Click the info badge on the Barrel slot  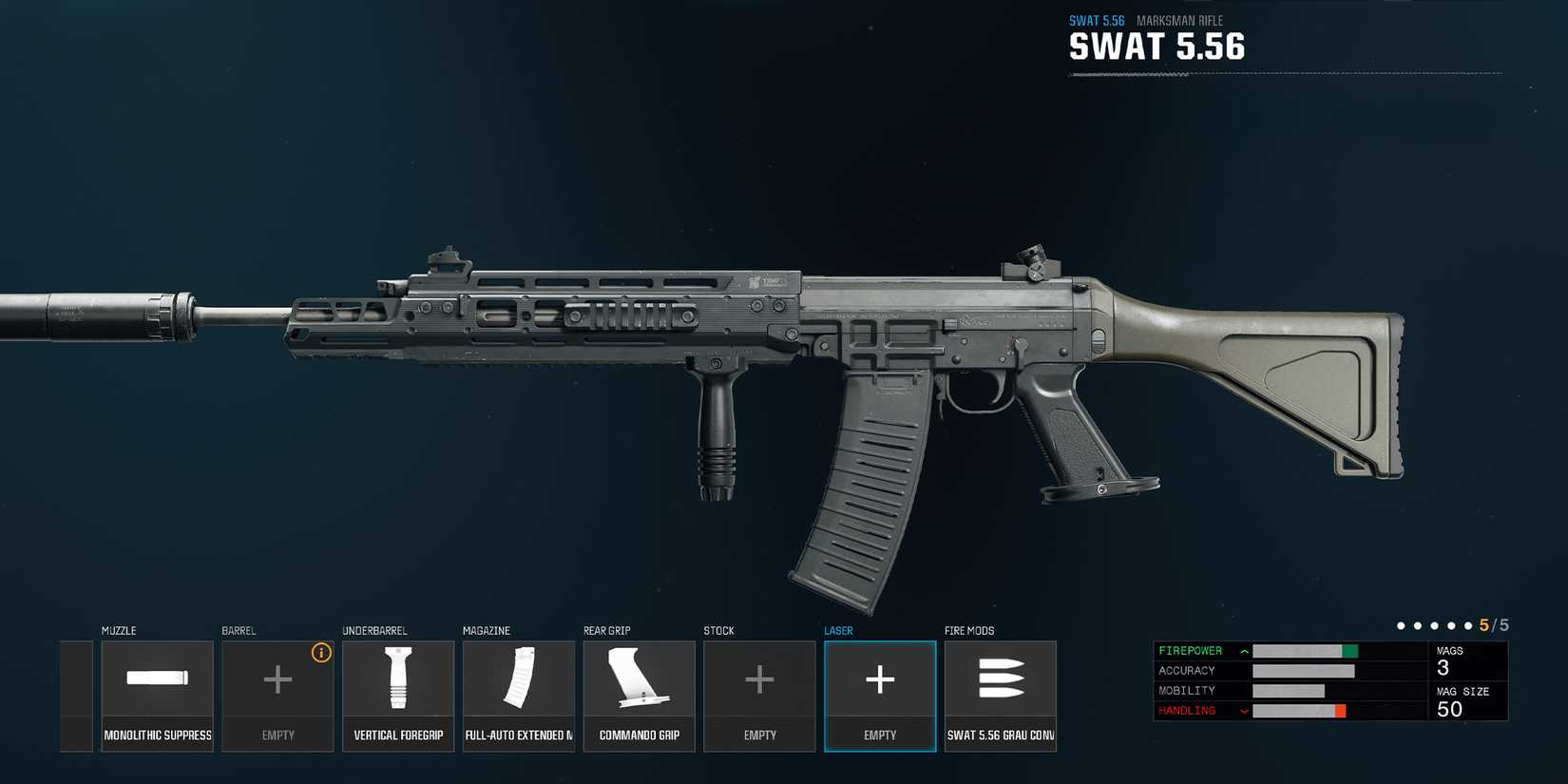(x=321, y=653)
